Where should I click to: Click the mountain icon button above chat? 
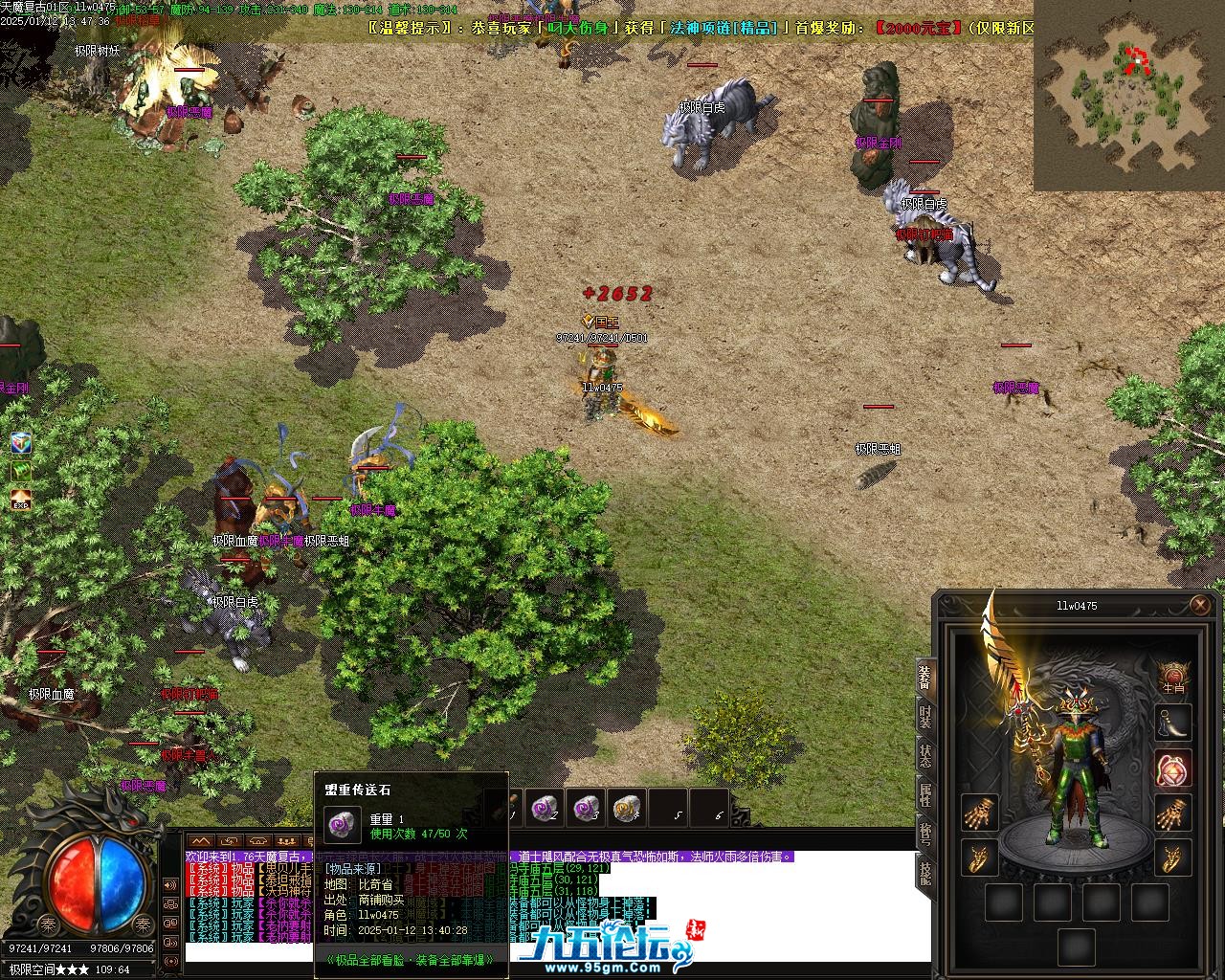pos(202,841)
